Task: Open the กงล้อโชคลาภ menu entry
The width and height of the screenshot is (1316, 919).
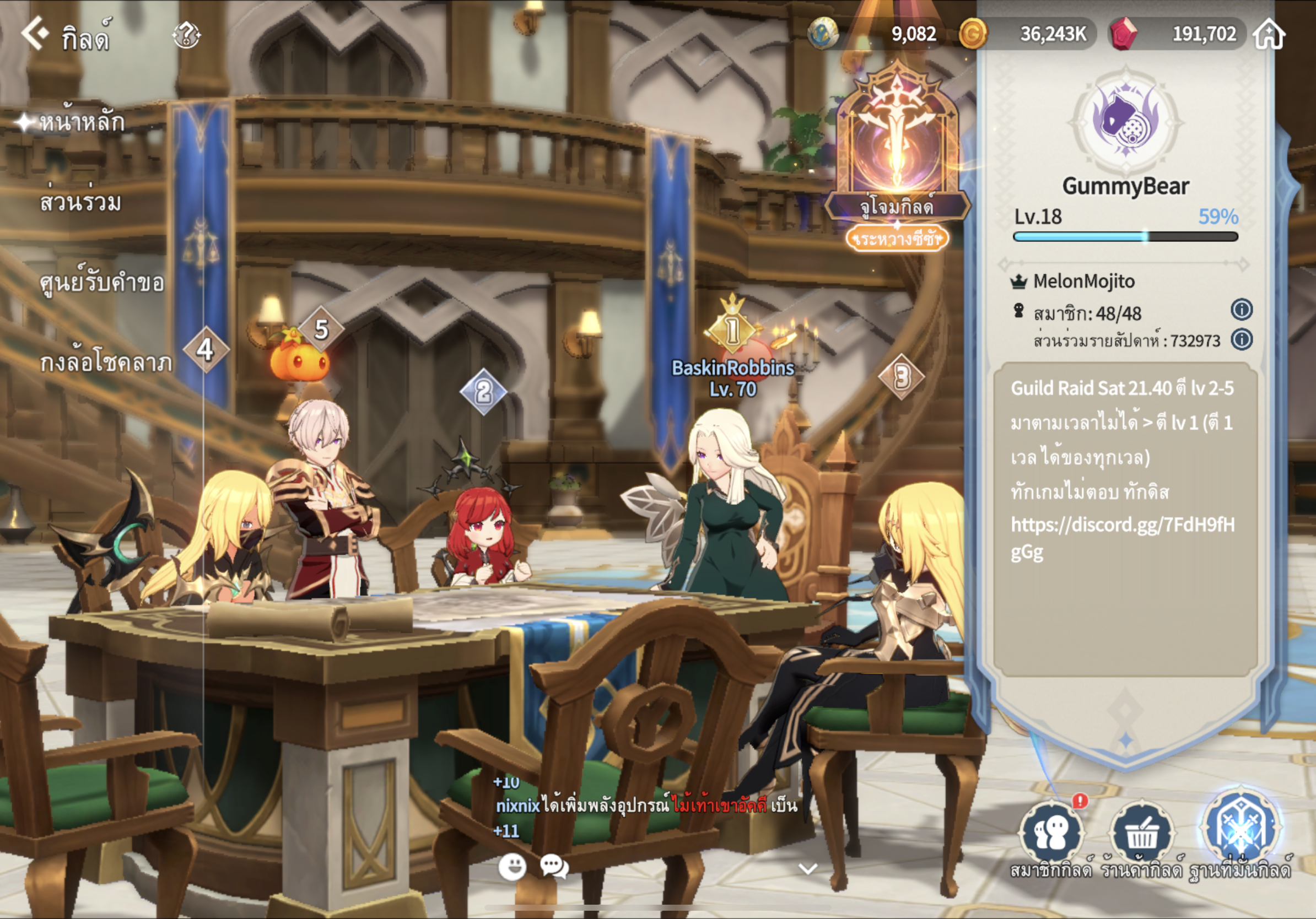Action: tap(105, 363)
